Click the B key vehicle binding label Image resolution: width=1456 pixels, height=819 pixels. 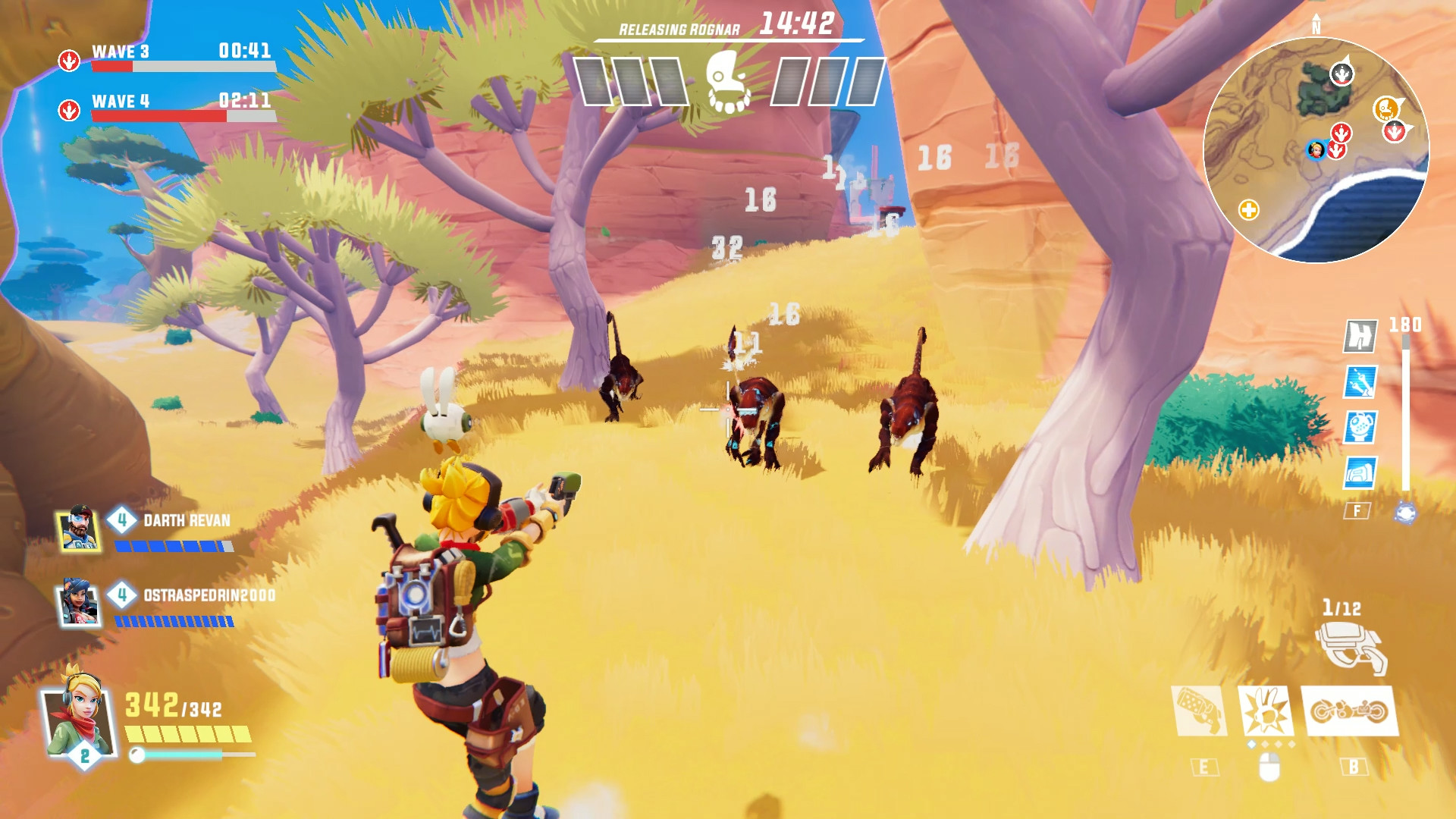pyautogui.click(x=1353, y=766)
